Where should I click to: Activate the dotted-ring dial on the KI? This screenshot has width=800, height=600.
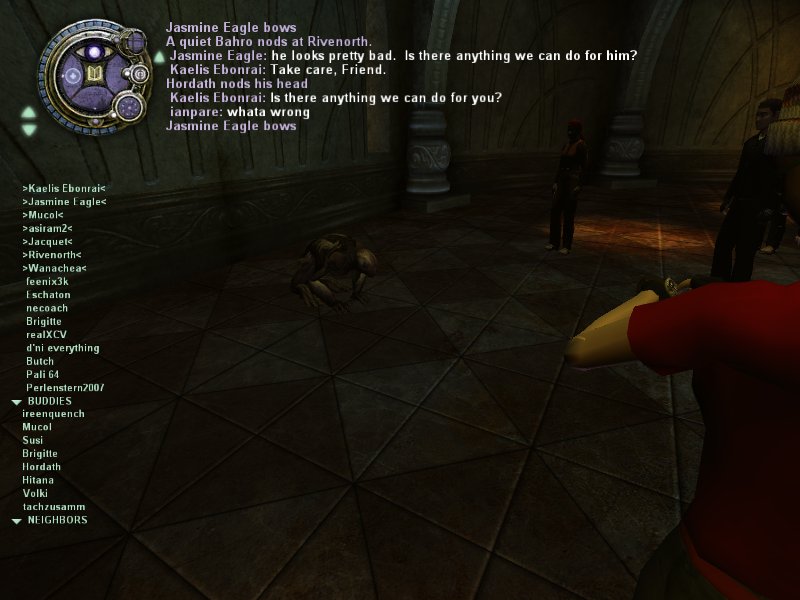[x=128, y=106]
